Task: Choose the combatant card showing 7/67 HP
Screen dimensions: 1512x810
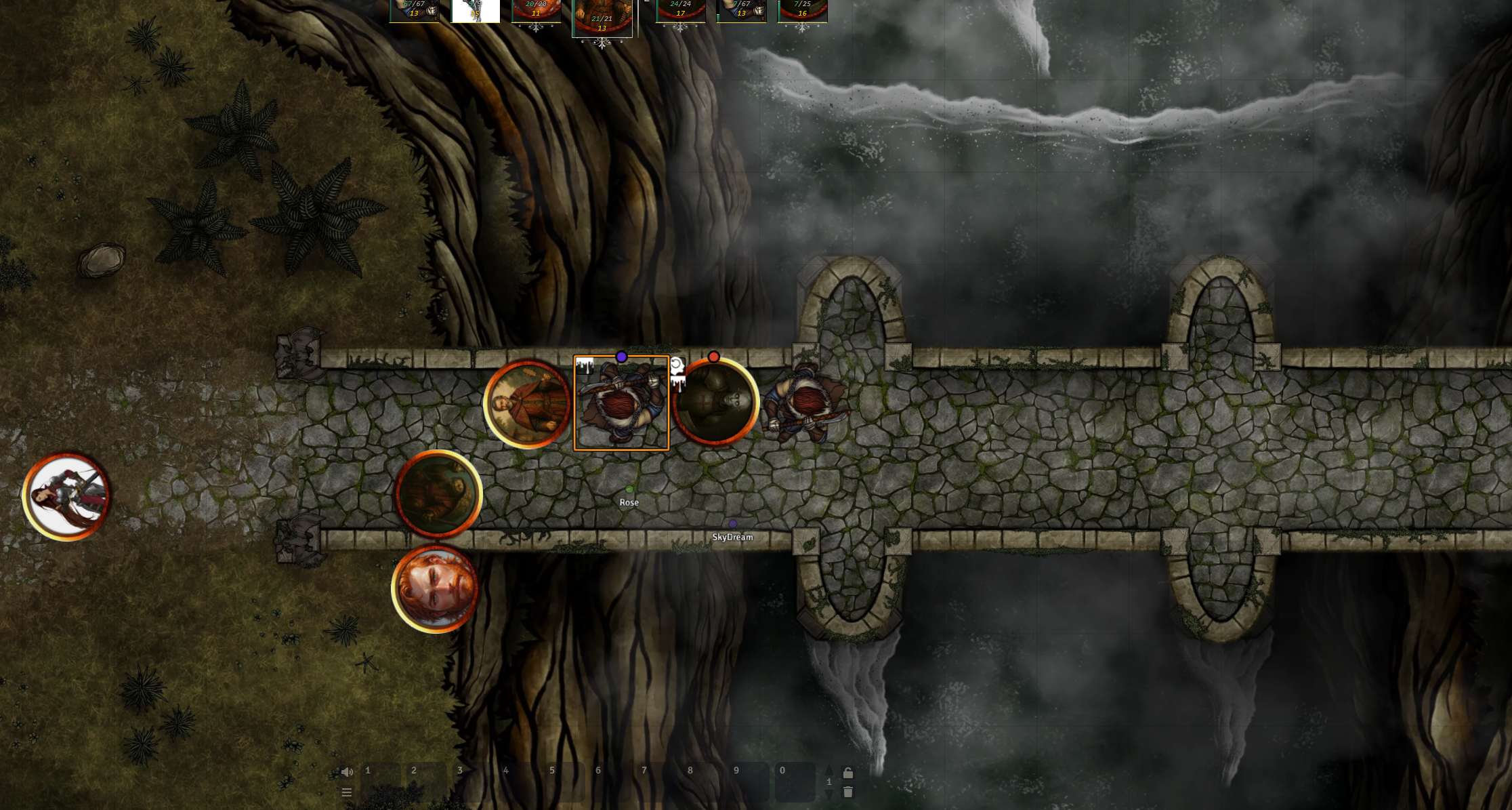Action: [x=741, y=10]
